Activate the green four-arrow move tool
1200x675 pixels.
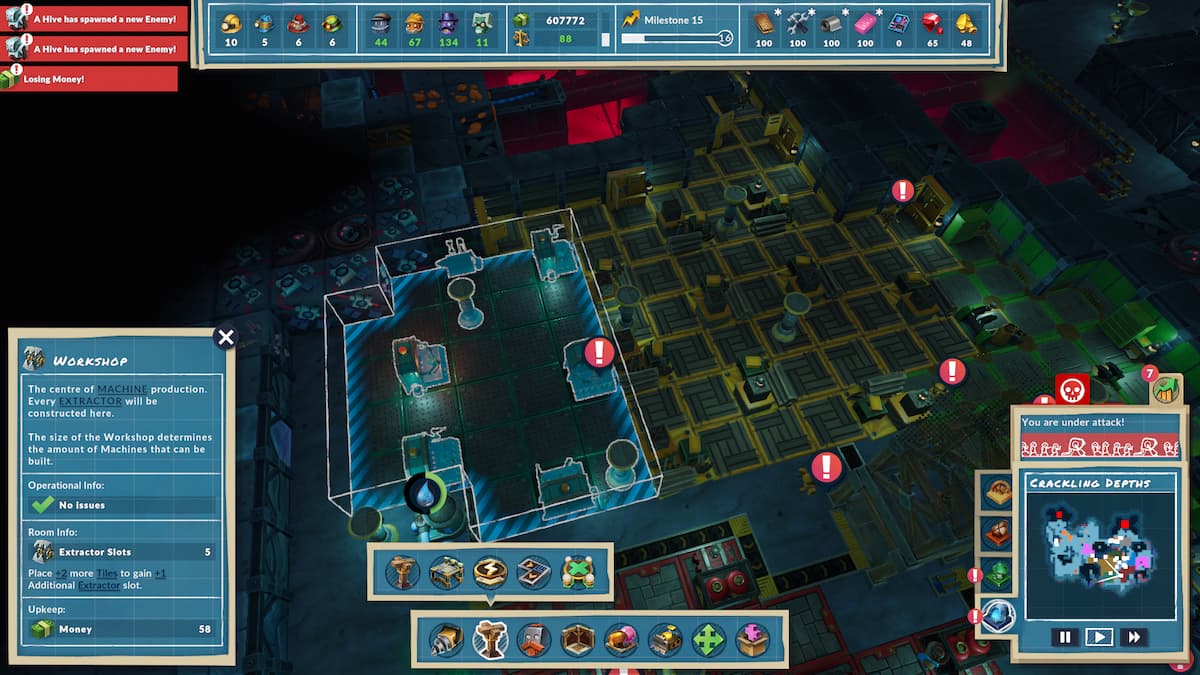pyautogui.click(x=709, y=639)
